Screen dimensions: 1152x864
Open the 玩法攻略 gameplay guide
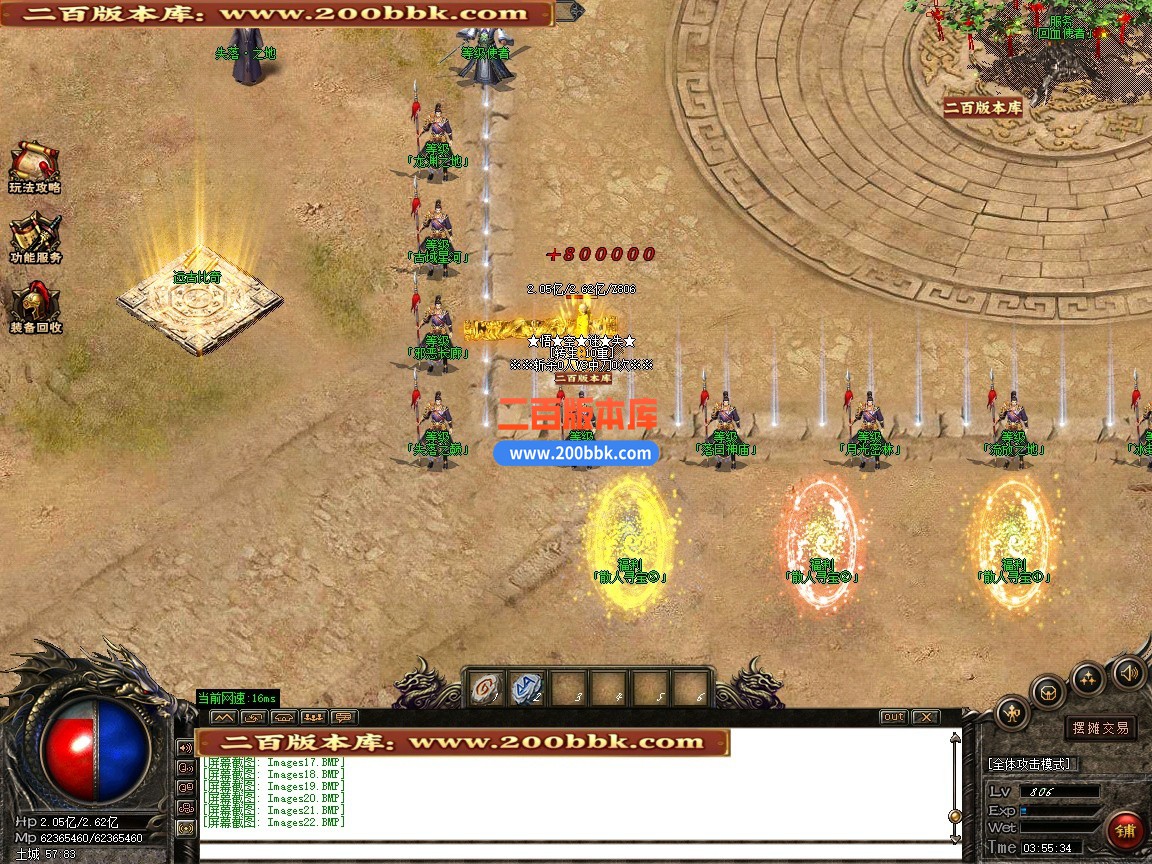34,165
